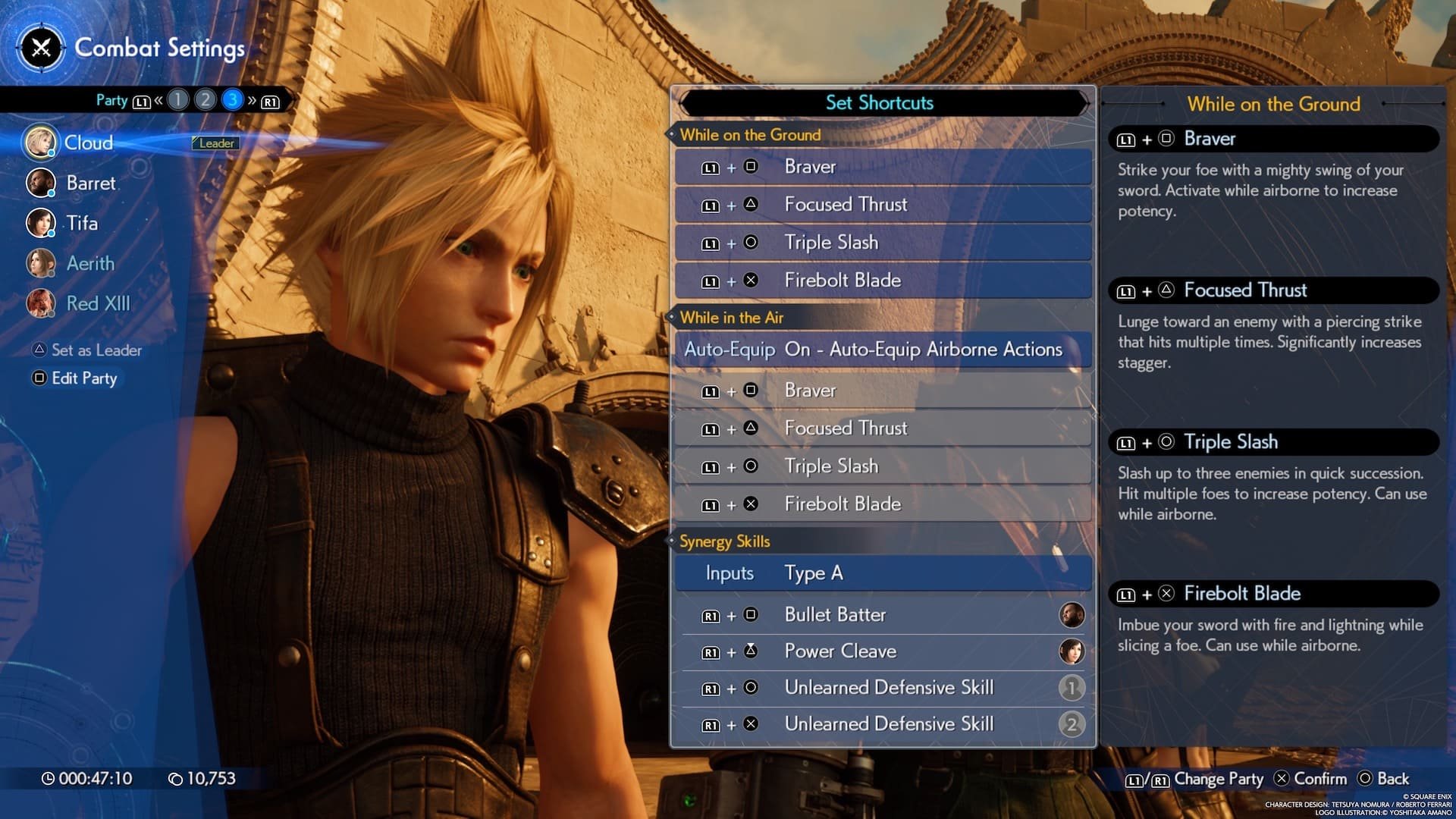The width and height of the screenshot is (1456, 819).
Task: Toggle Auto-Equip Airborne Actions off
Action: click(x=882, y=350)
